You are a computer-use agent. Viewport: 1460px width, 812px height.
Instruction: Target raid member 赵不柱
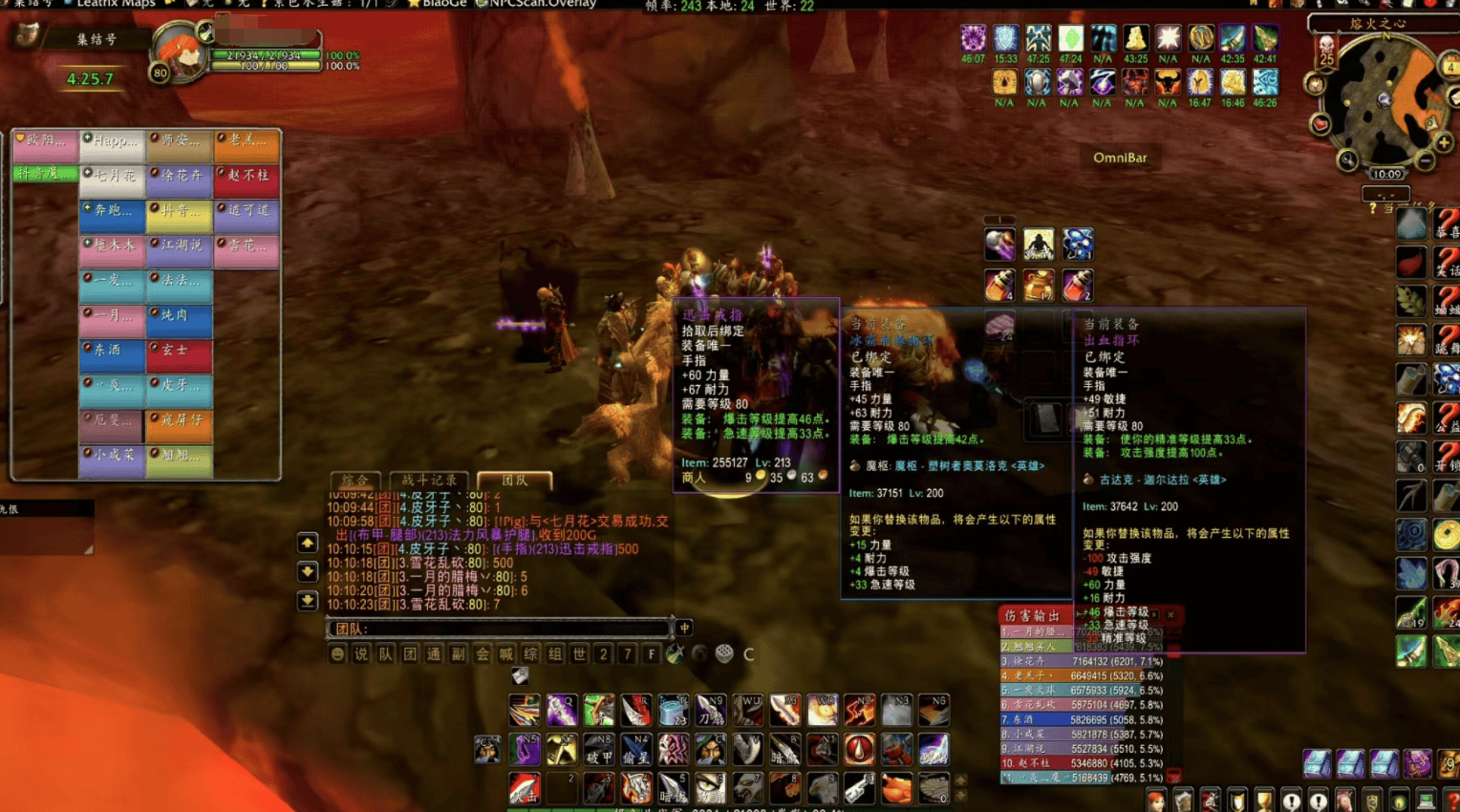(x=247, y=177)
